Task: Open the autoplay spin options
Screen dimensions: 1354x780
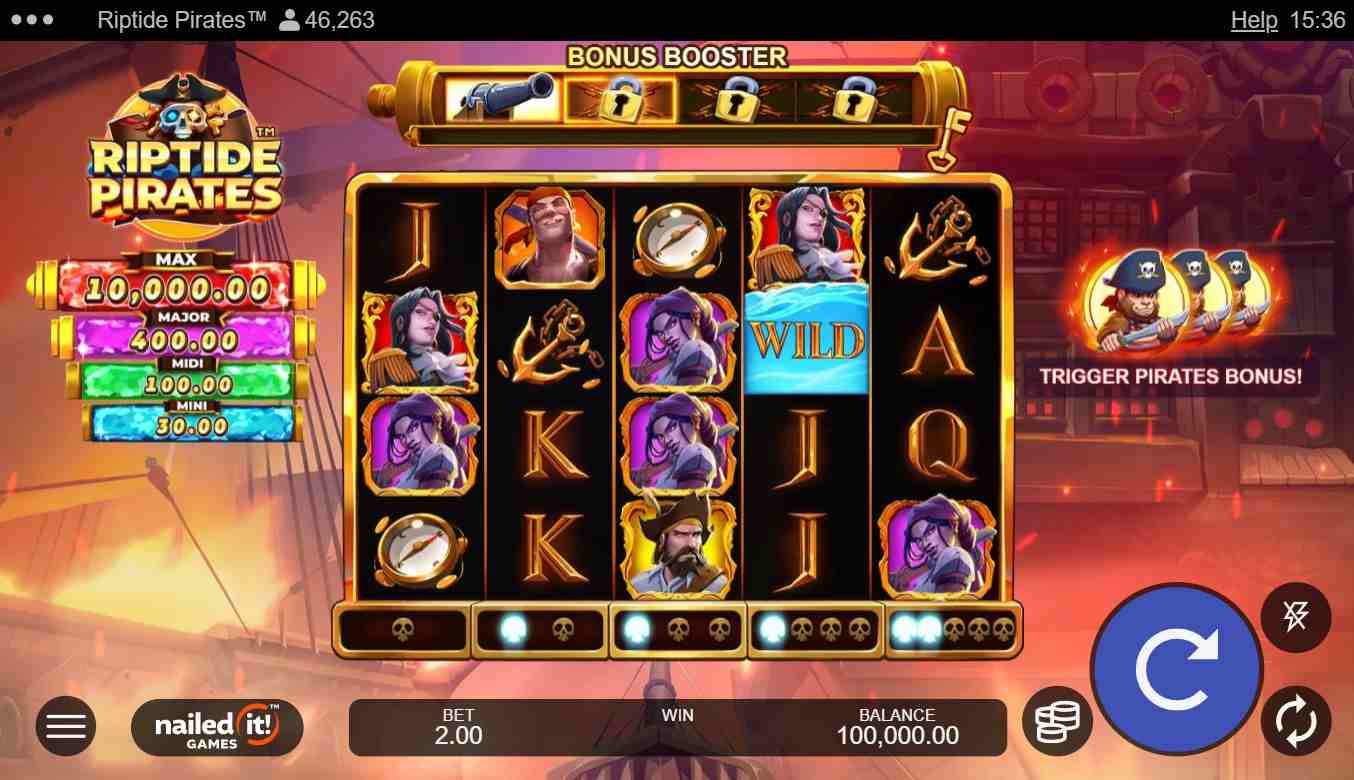Action: coord(1295,722)
